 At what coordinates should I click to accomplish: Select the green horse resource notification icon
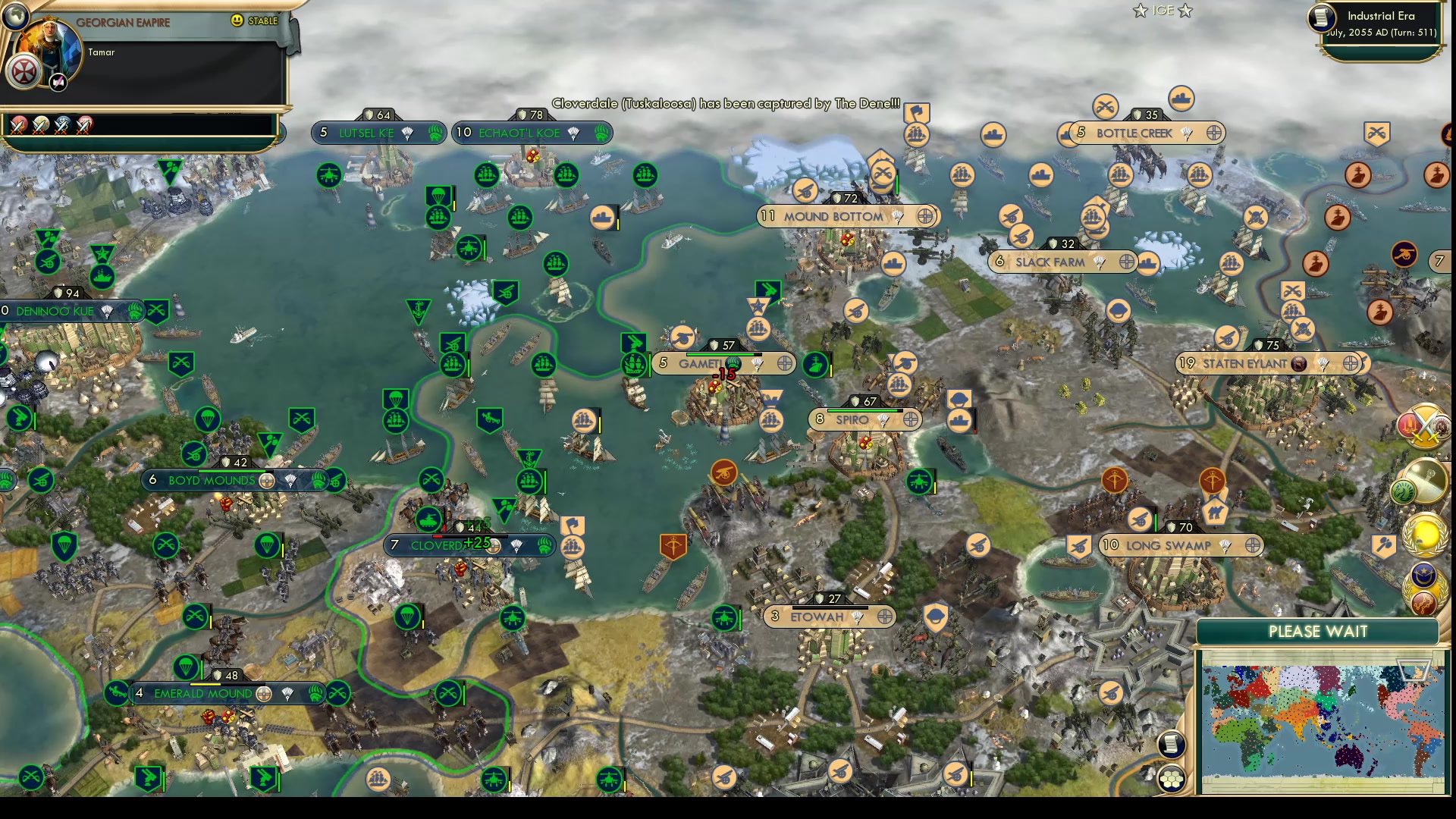coord(1404,491)
